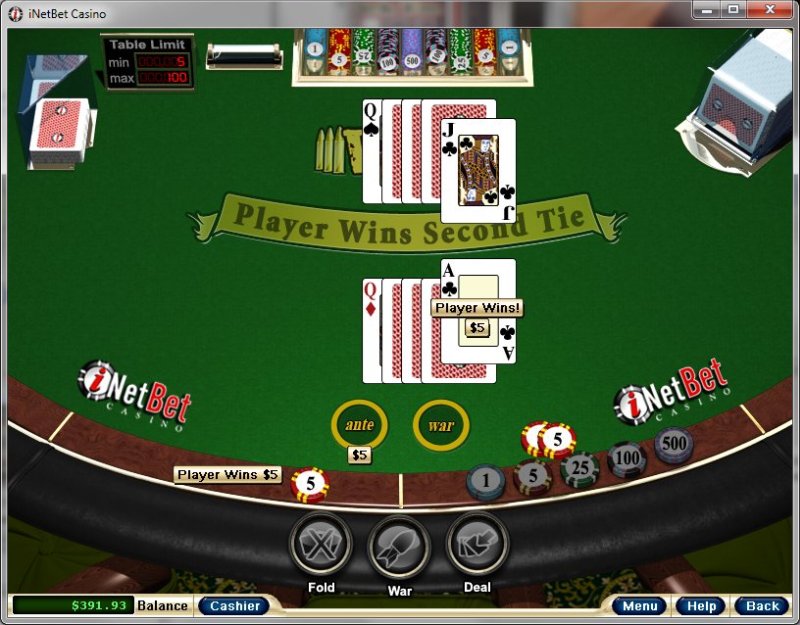800x625 pixels.
Task: Select the 1 dollar betting chip
Action: tap(486, 482)
